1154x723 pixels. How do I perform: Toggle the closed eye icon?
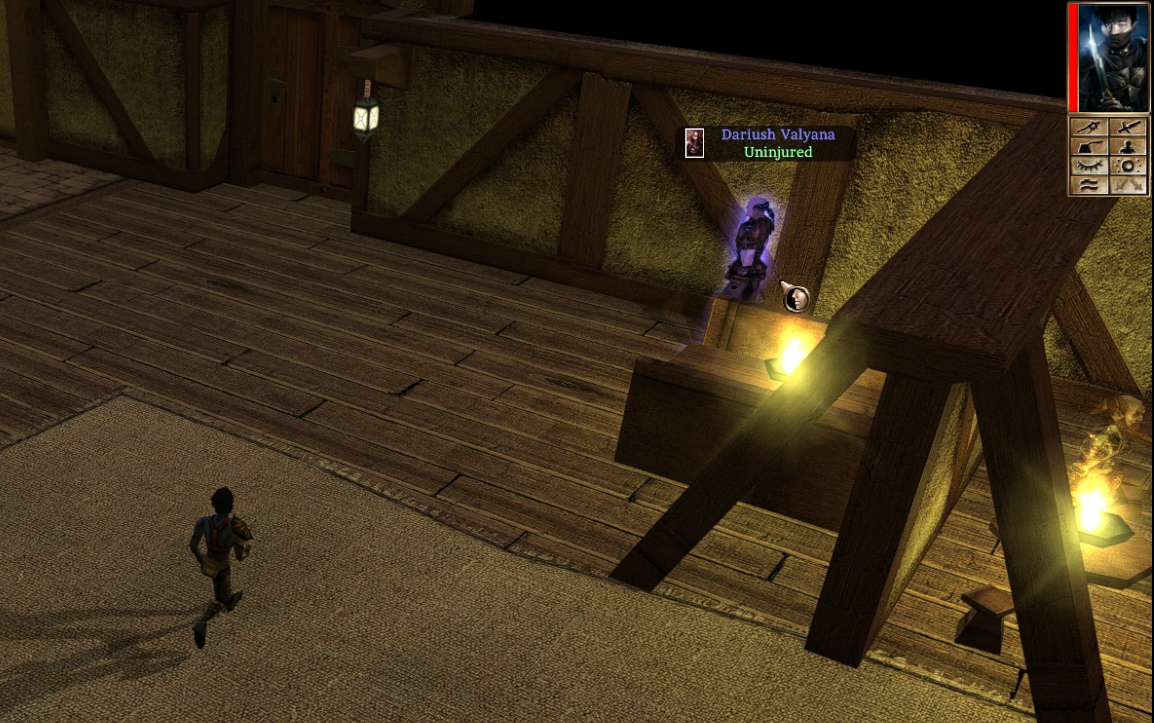coord(1090,166)
